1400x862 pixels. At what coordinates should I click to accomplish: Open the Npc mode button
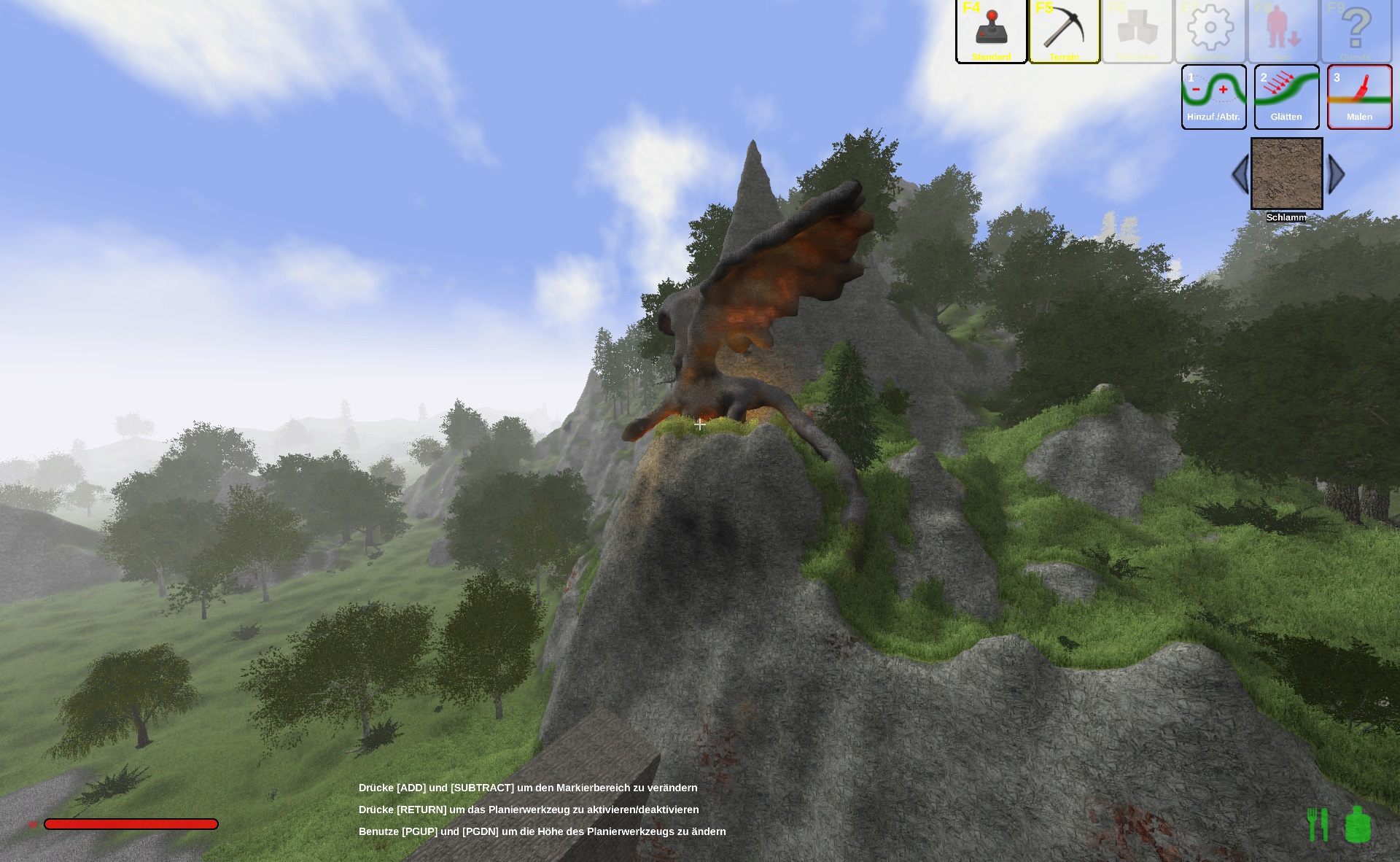(x=1283, y=31)
